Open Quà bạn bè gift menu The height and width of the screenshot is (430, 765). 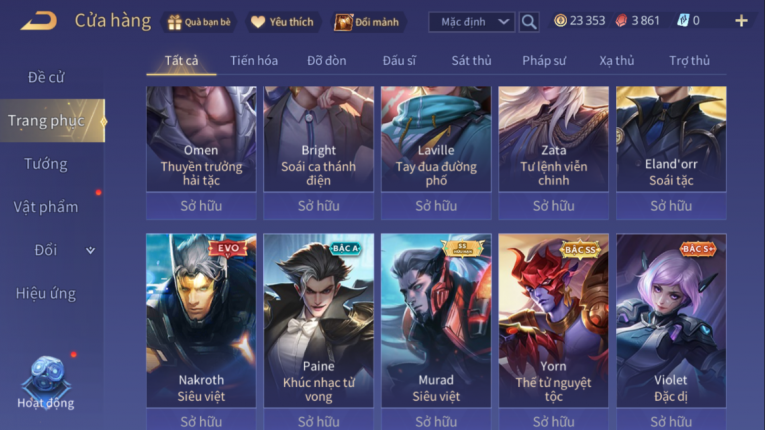tap(198, 21)
